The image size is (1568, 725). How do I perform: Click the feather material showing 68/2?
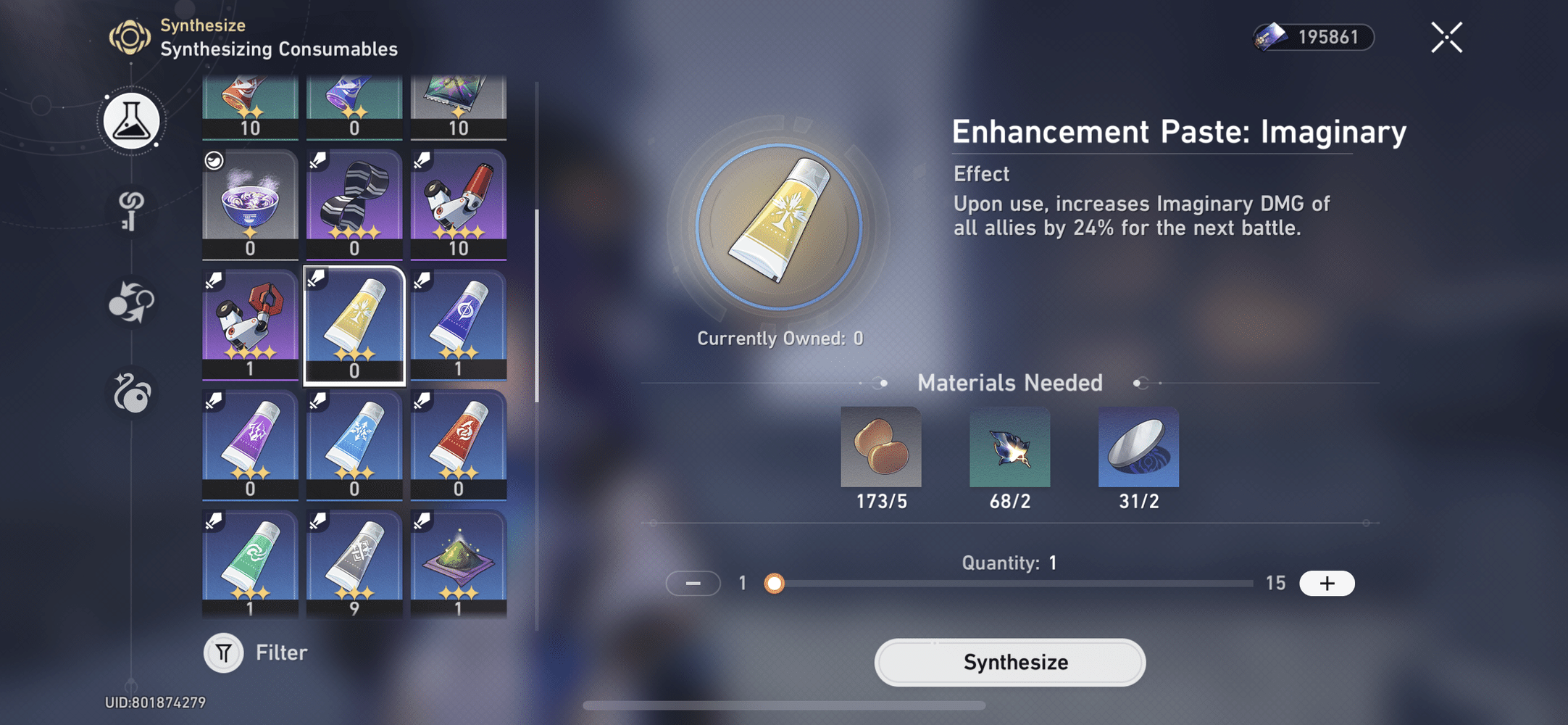[1010, 447]
